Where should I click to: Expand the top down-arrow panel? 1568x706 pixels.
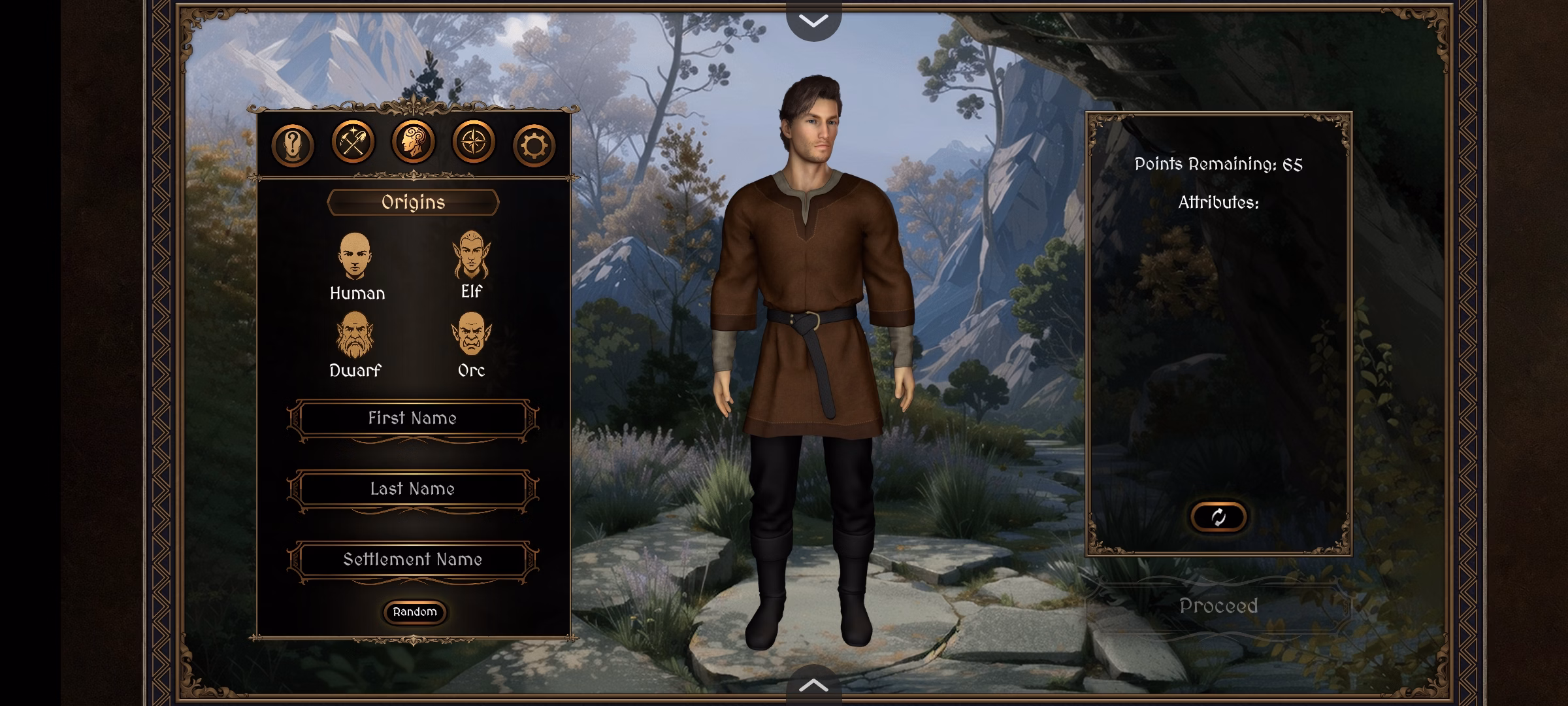pyautogui.click(x=813, y=20)
